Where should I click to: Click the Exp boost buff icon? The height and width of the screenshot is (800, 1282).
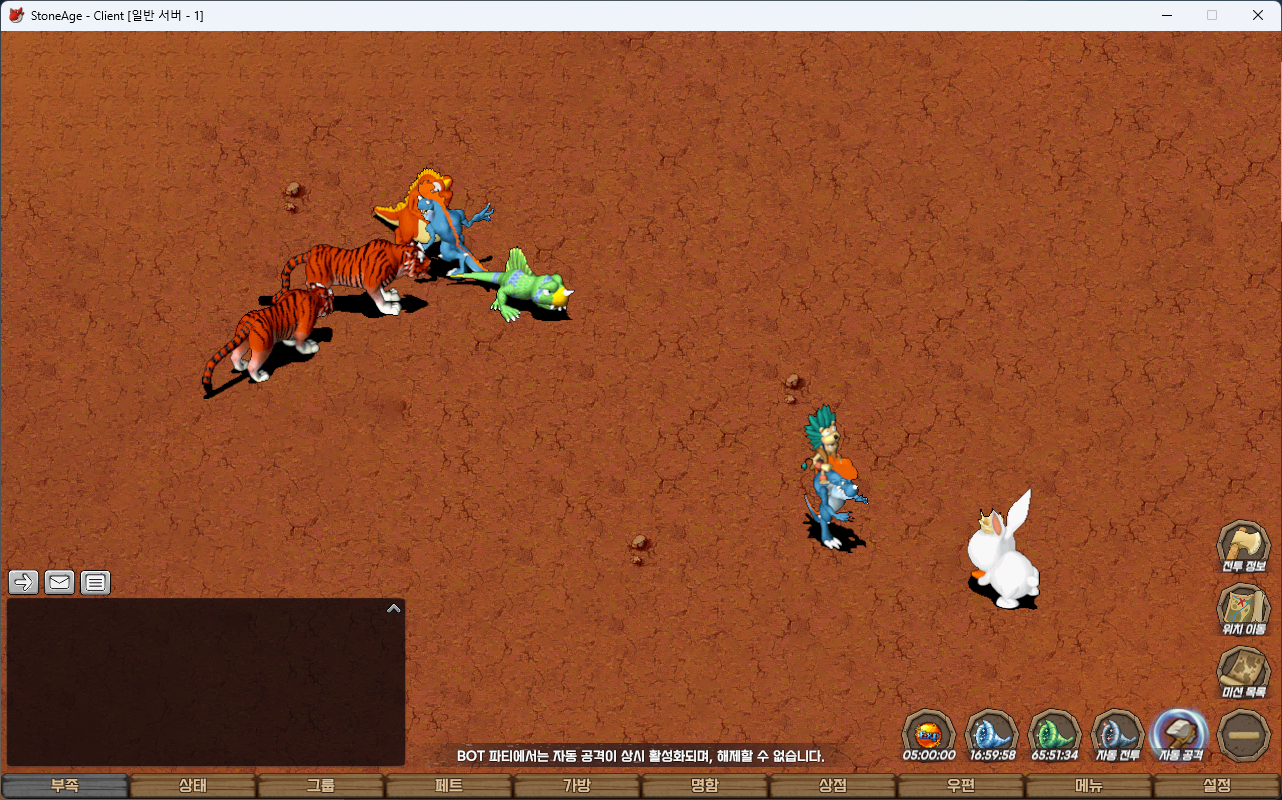[929, 734]
